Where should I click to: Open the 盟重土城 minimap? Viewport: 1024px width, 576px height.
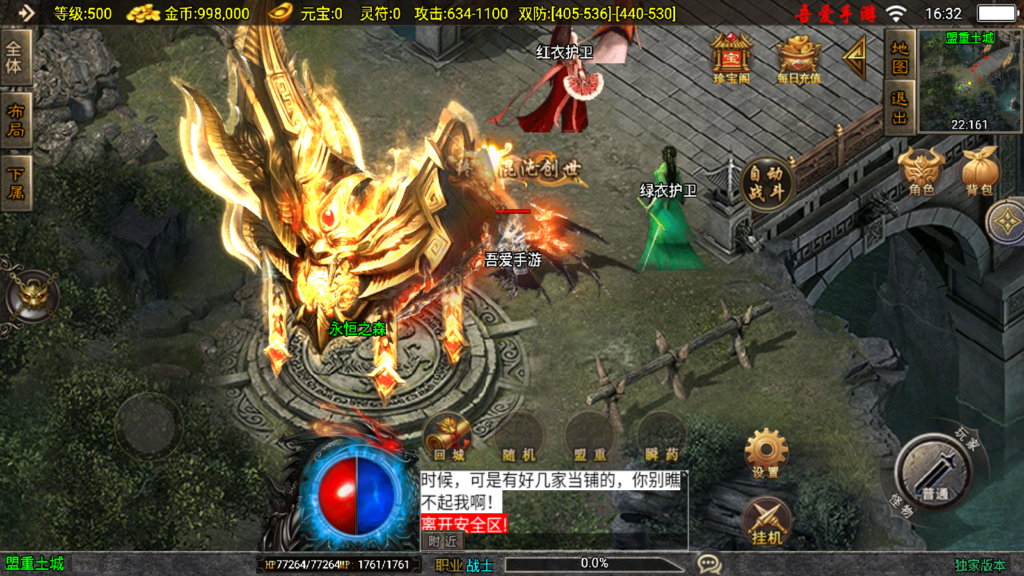[x=970, y=80]
